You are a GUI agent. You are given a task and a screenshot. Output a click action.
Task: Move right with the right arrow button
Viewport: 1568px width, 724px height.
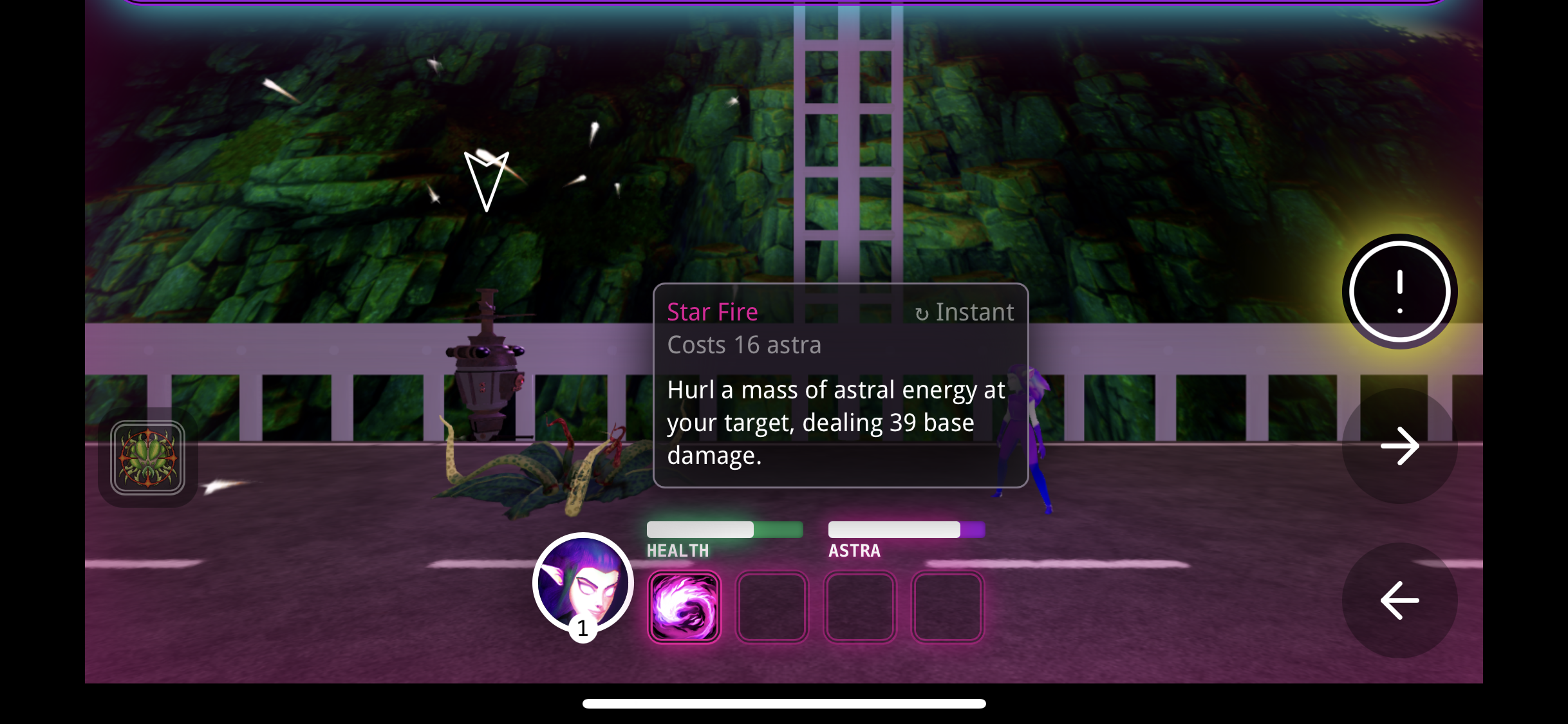coord(1399,445)
